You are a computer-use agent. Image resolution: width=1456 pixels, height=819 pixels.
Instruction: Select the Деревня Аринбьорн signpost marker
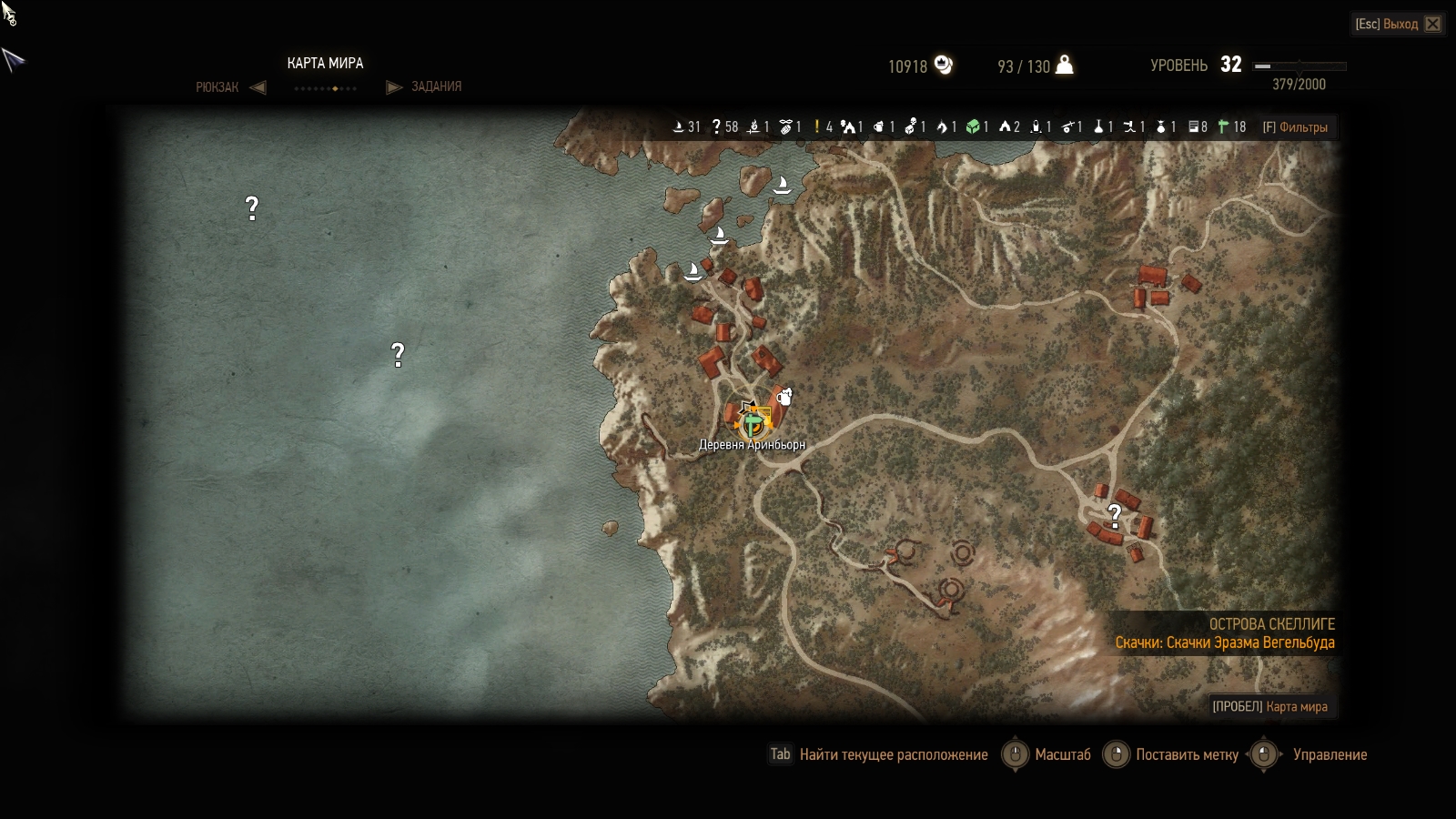(x=753, y=423)
